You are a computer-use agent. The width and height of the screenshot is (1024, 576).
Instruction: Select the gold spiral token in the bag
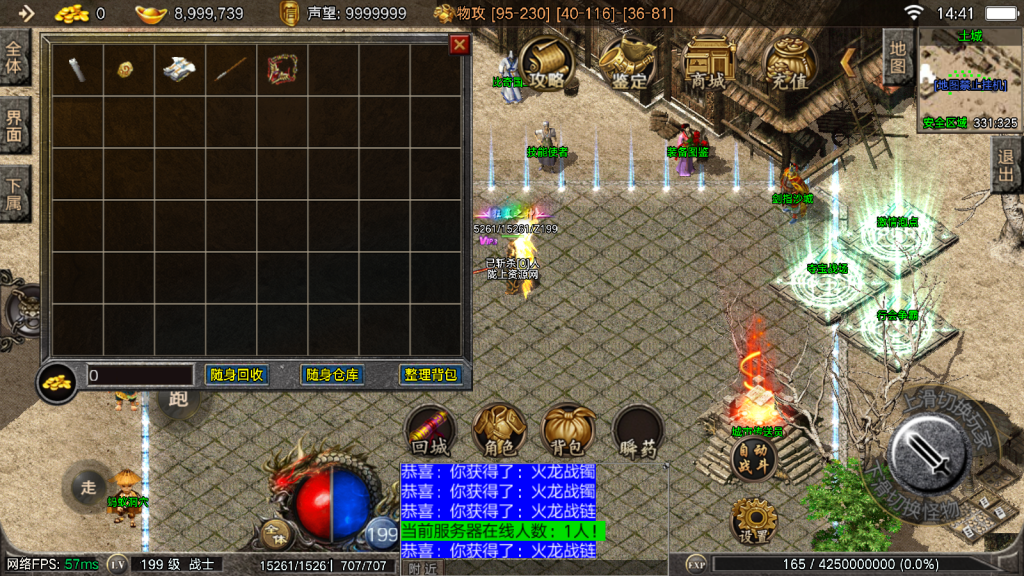(127, 69)
